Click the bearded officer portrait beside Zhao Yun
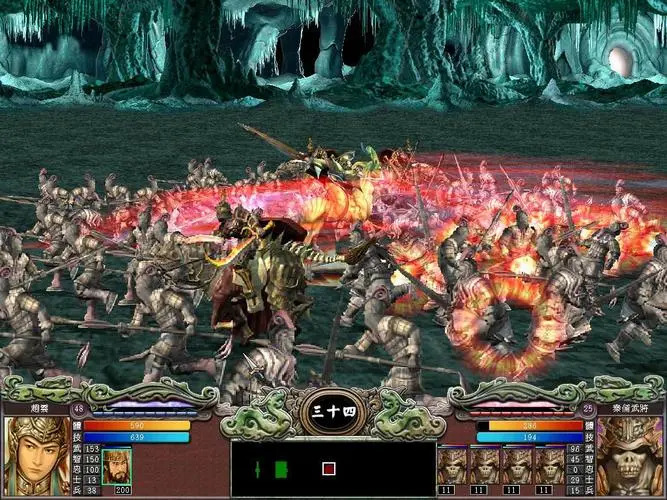This screenshot has width=667, height=500. point(116,466)
